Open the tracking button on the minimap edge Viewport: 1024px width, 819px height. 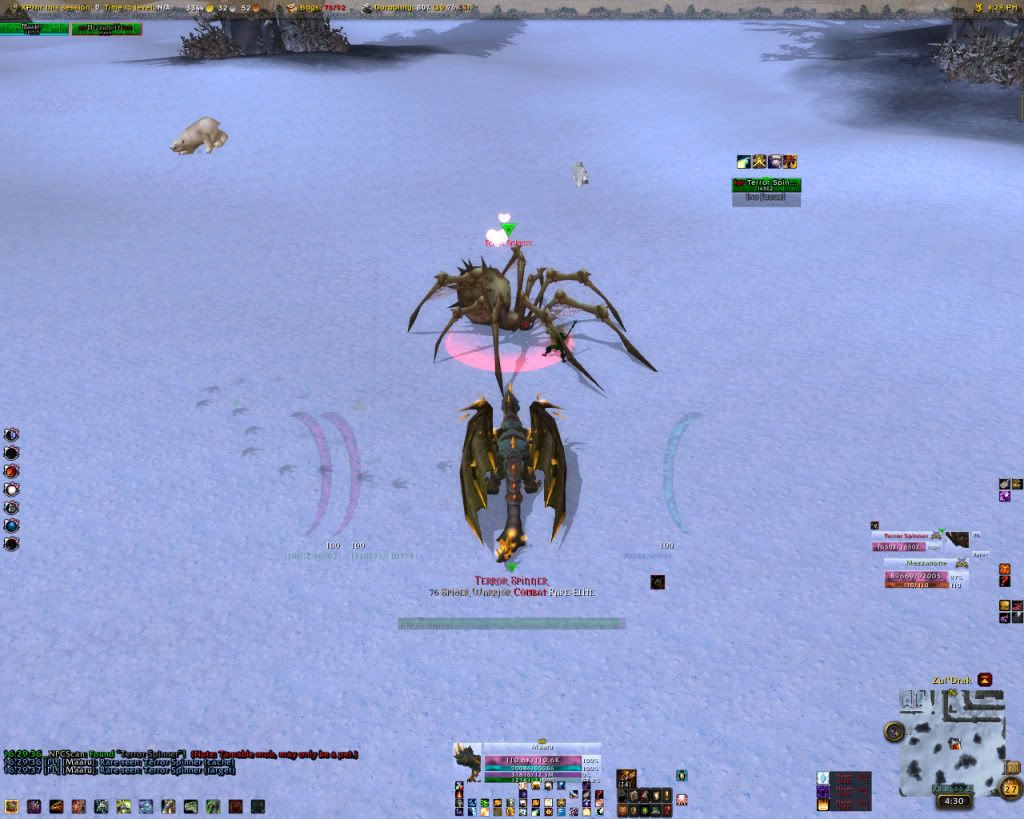[x=893, y=732]
